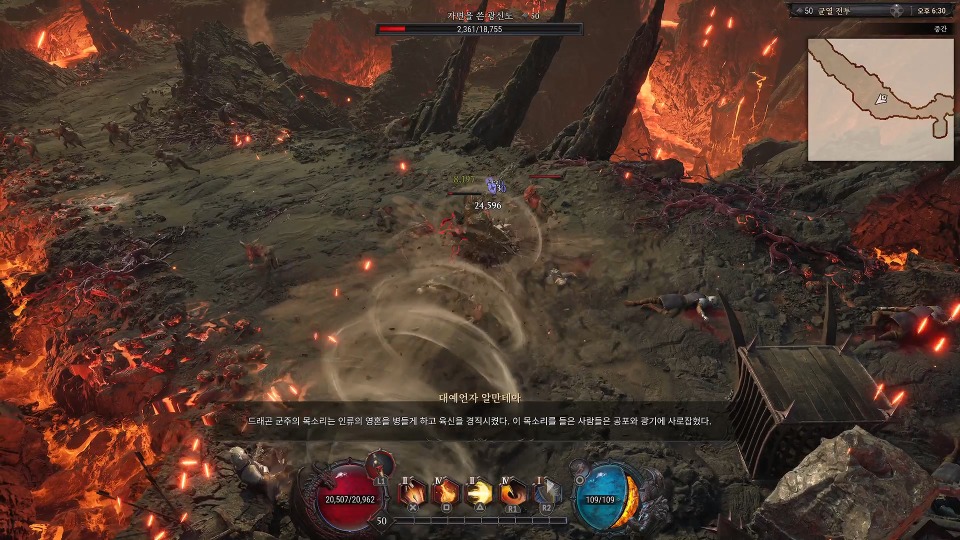
Task: Use the blue shield skill icon
Action: click(546, 492)
